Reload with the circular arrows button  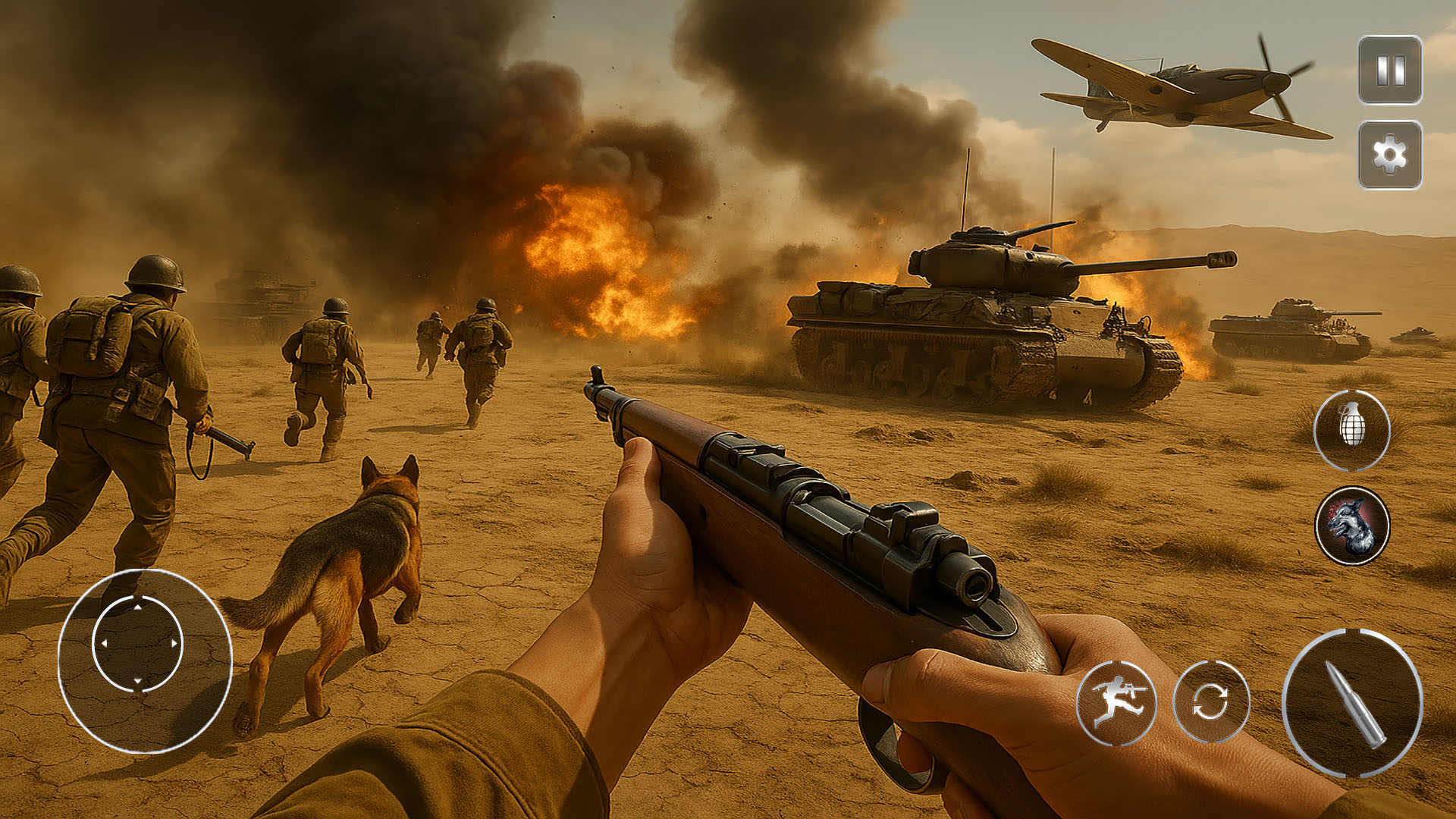pyautogui.click(x=1211, y=701)
